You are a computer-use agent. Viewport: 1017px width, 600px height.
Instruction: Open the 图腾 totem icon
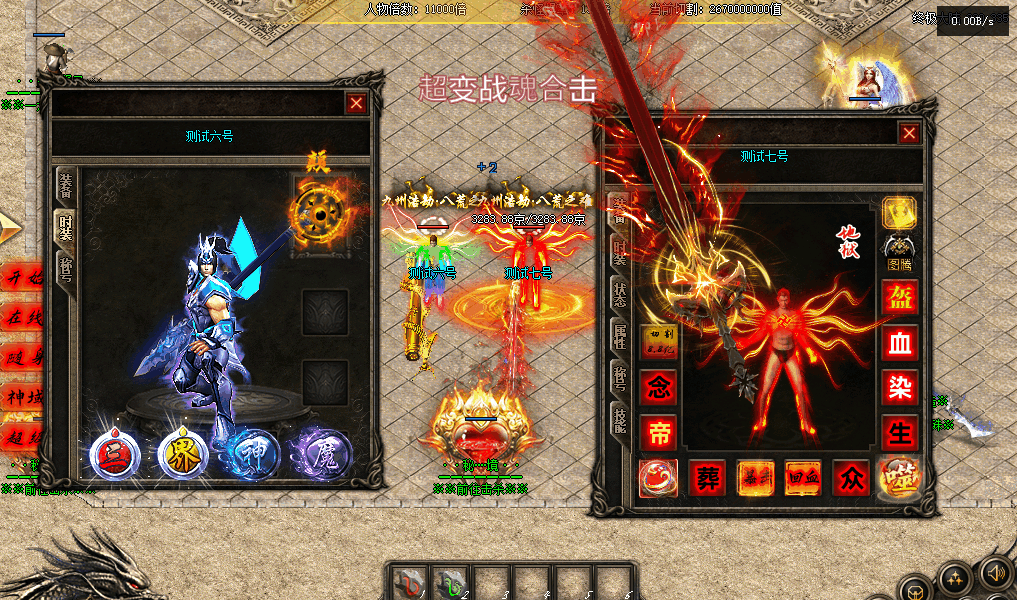point(899,251)
